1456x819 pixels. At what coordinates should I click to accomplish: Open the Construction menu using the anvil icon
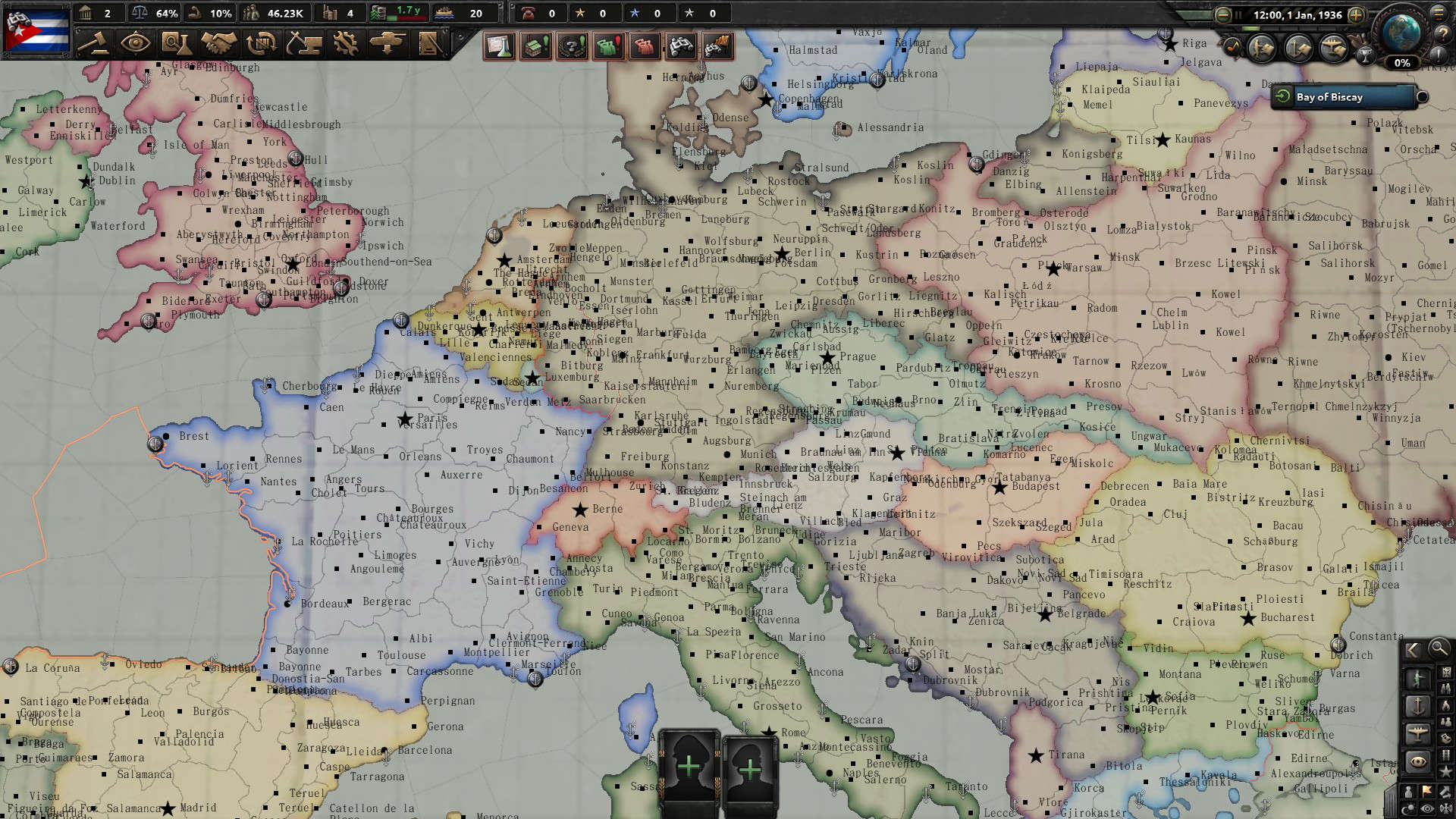303,44
